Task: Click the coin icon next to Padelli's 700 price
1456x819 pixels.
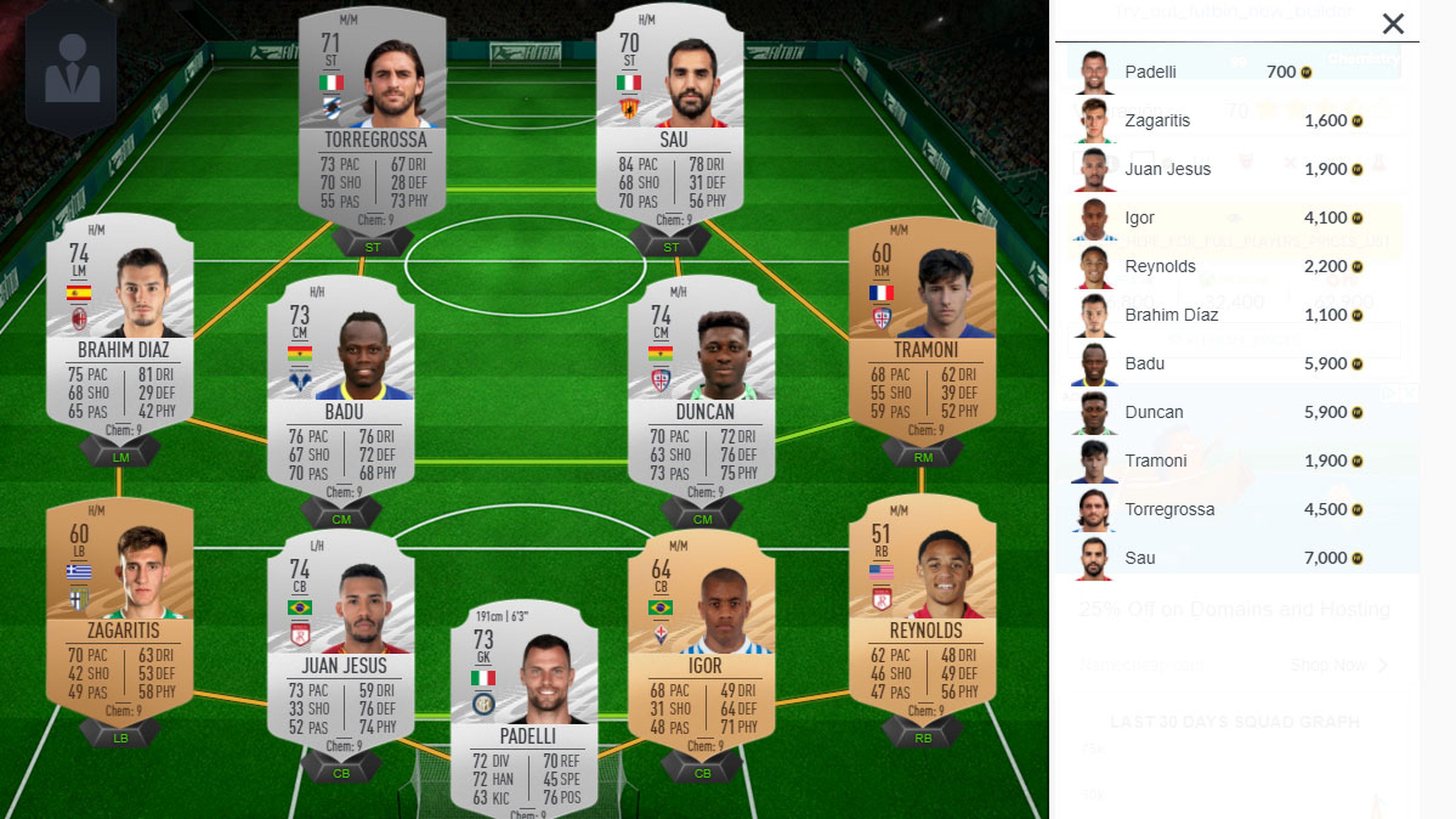Action: coord(1306,72)
